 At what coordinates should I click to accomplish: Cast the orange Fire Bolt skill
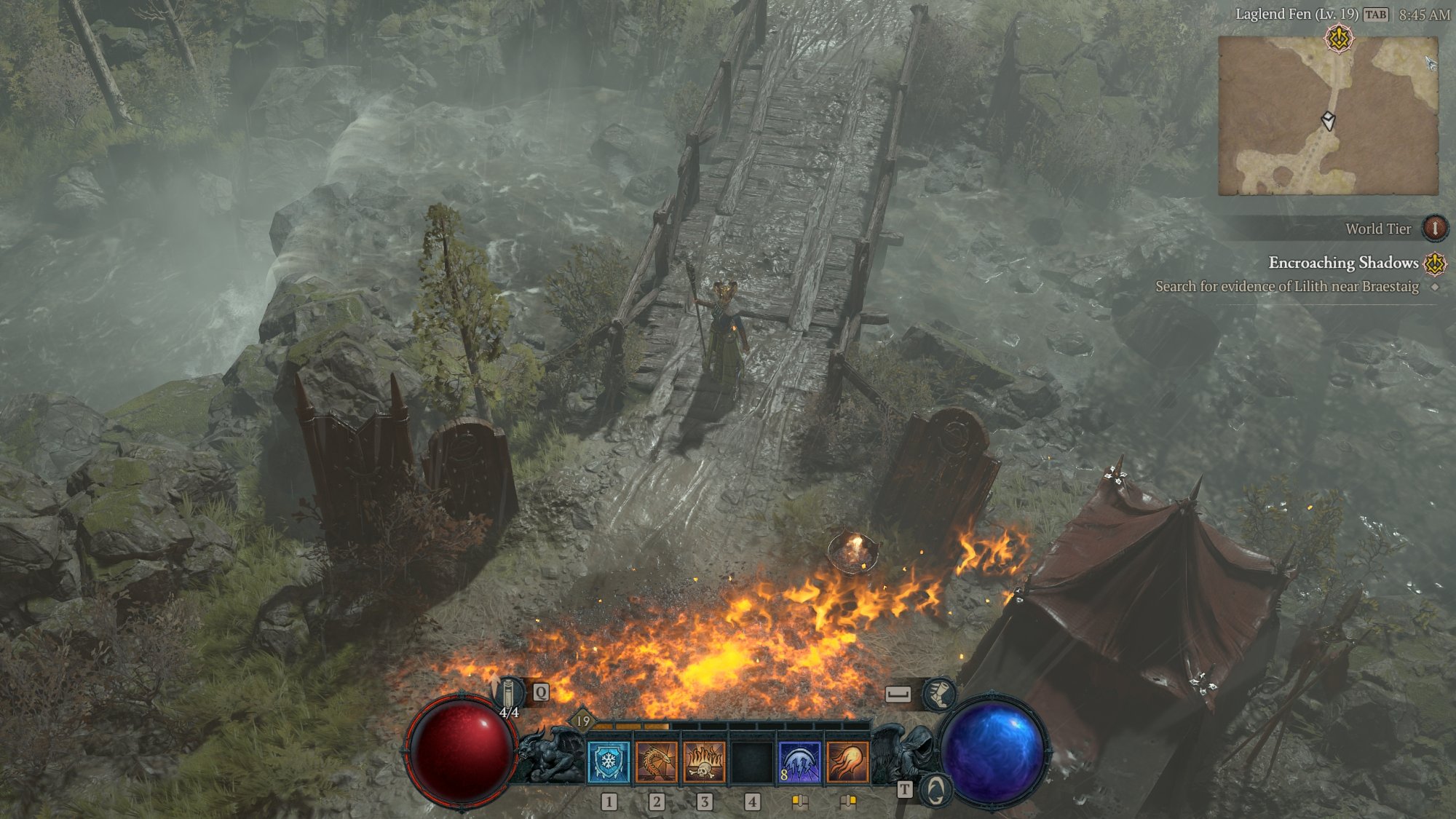[847, 762]
